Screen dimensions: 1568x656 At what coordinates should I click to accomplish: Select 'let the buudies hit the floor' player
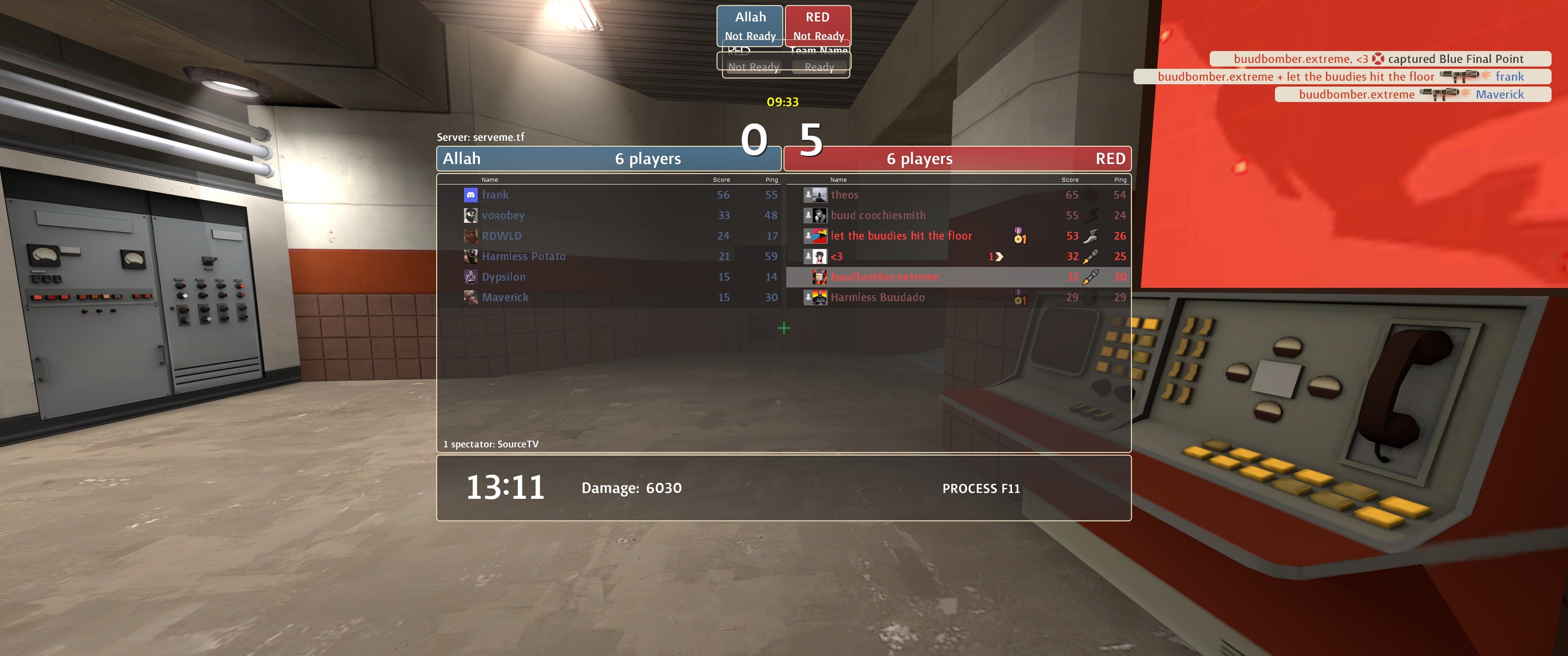901,236
